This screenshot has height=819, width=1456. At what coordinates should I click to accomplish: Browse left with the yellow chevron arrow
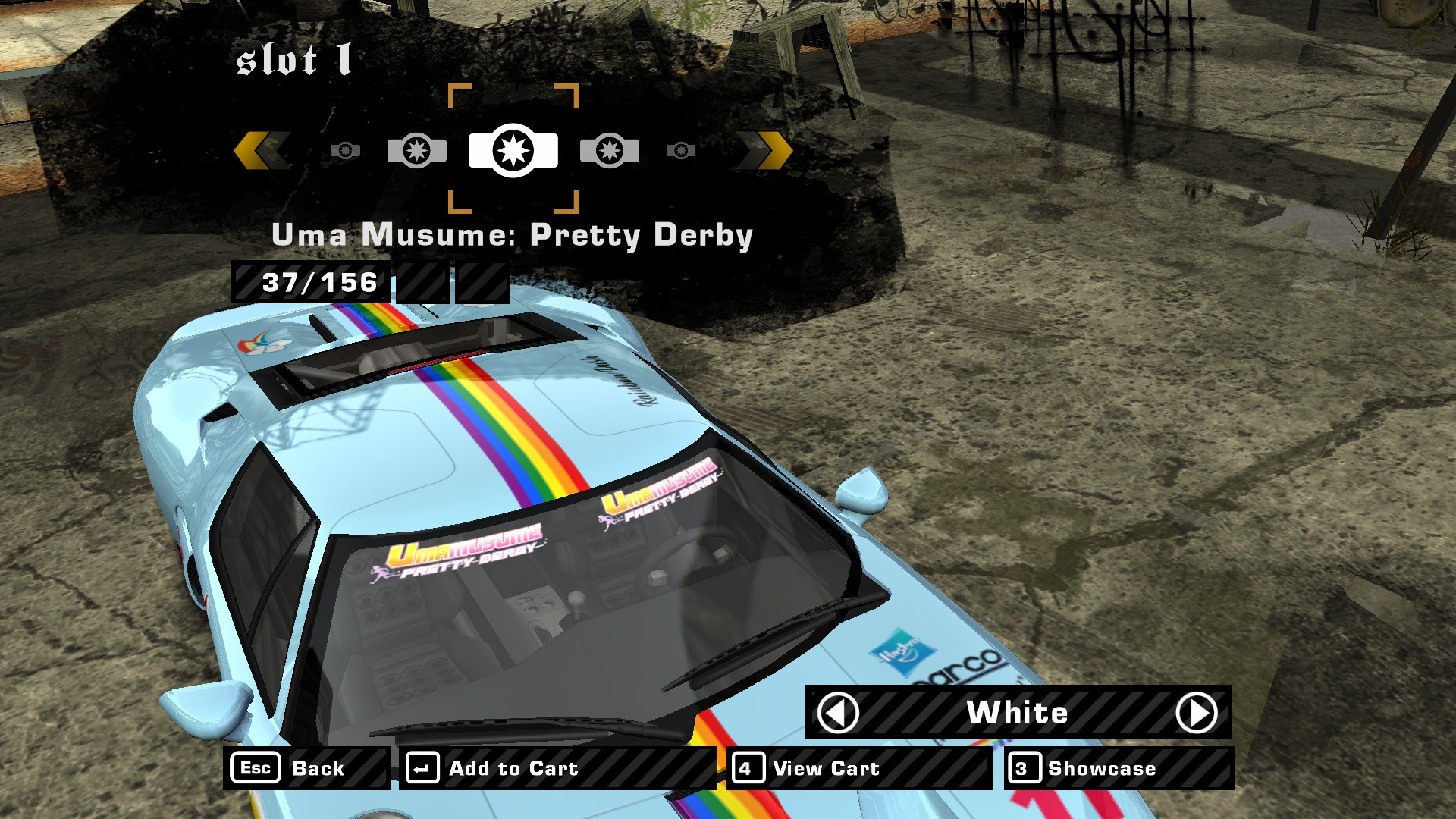point(261,150)
